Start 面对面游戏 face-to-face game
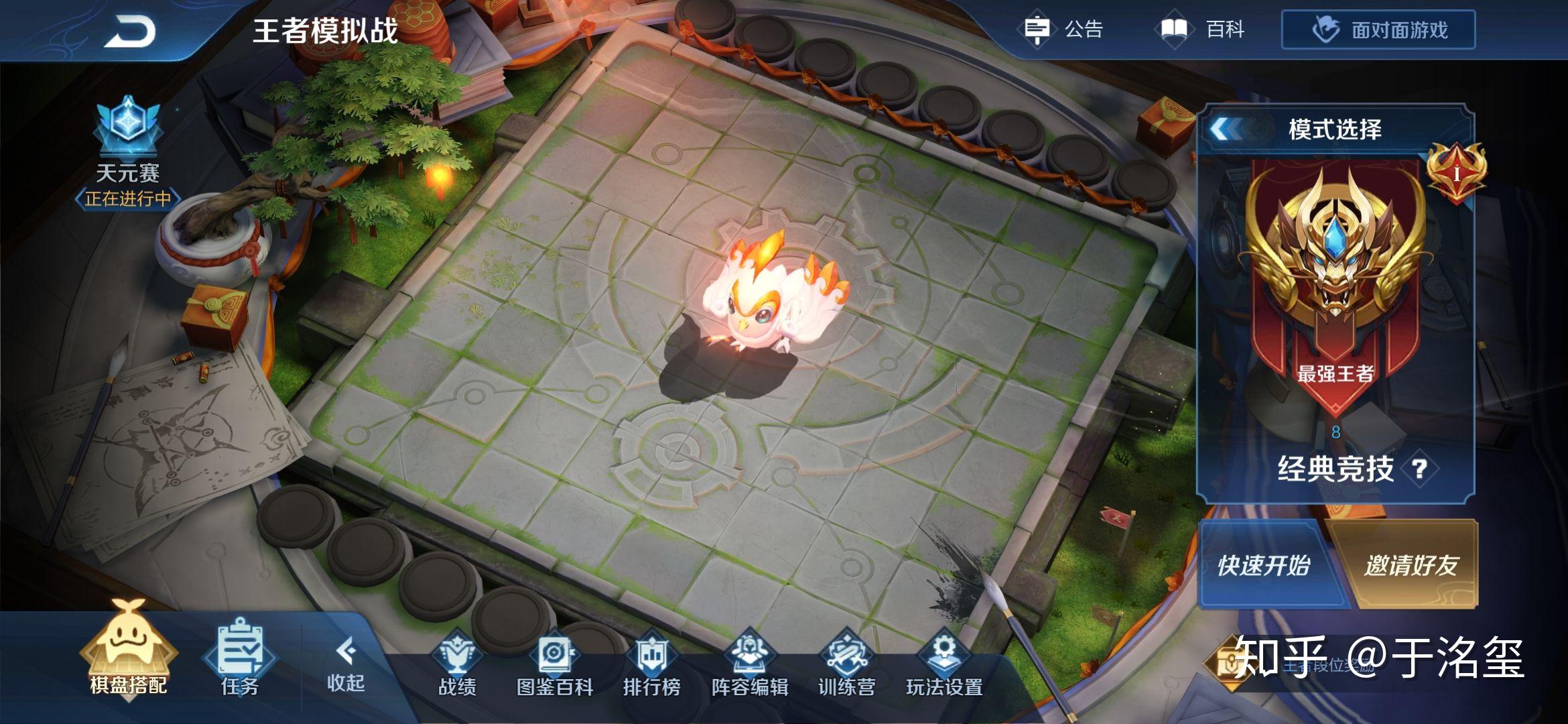Image resolution: width=1568 pixels, height=724 pixels. (1378, 30)
